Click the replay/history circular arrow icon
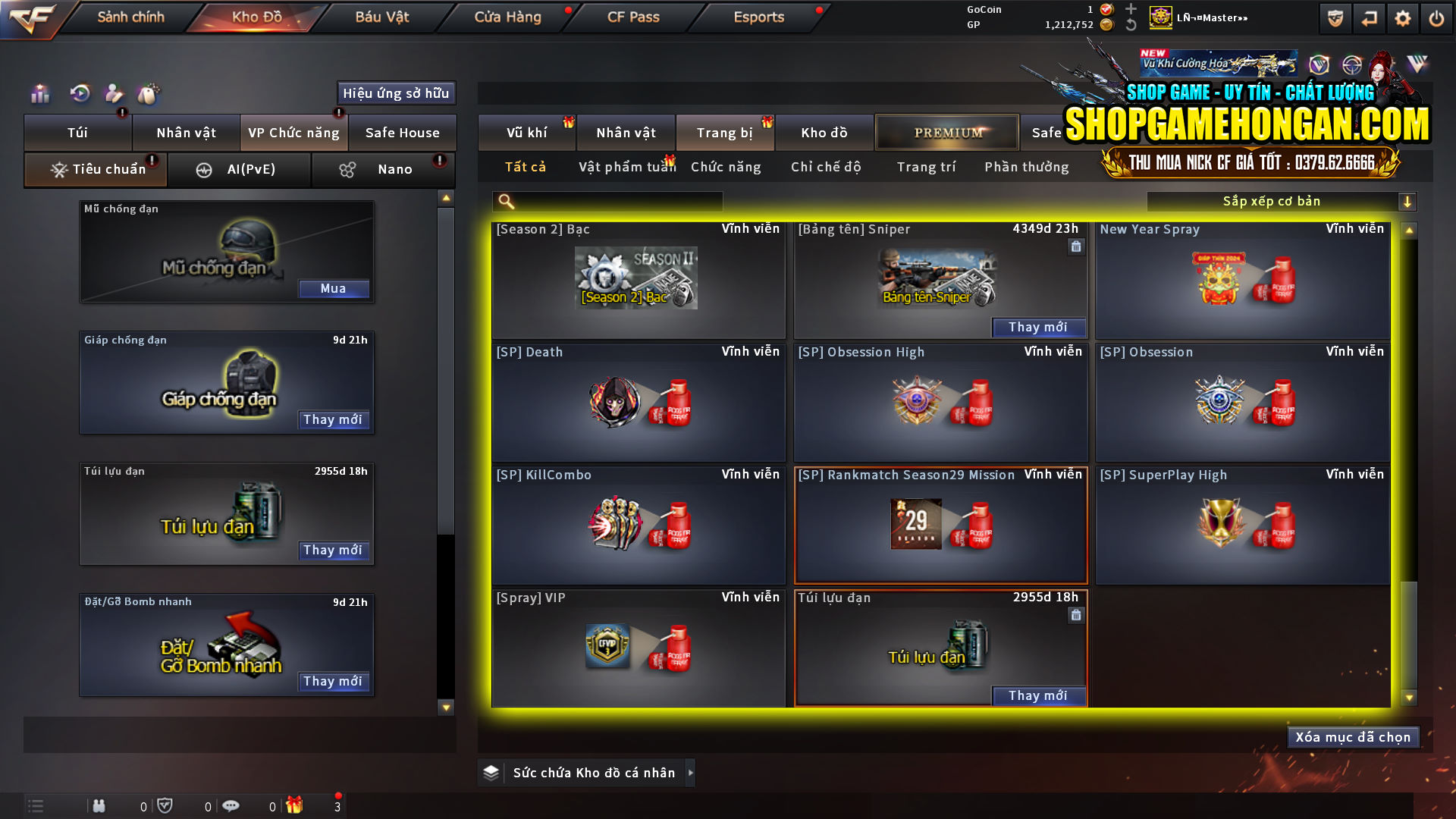Screen dimensions: 1456x819 [78, 93]
